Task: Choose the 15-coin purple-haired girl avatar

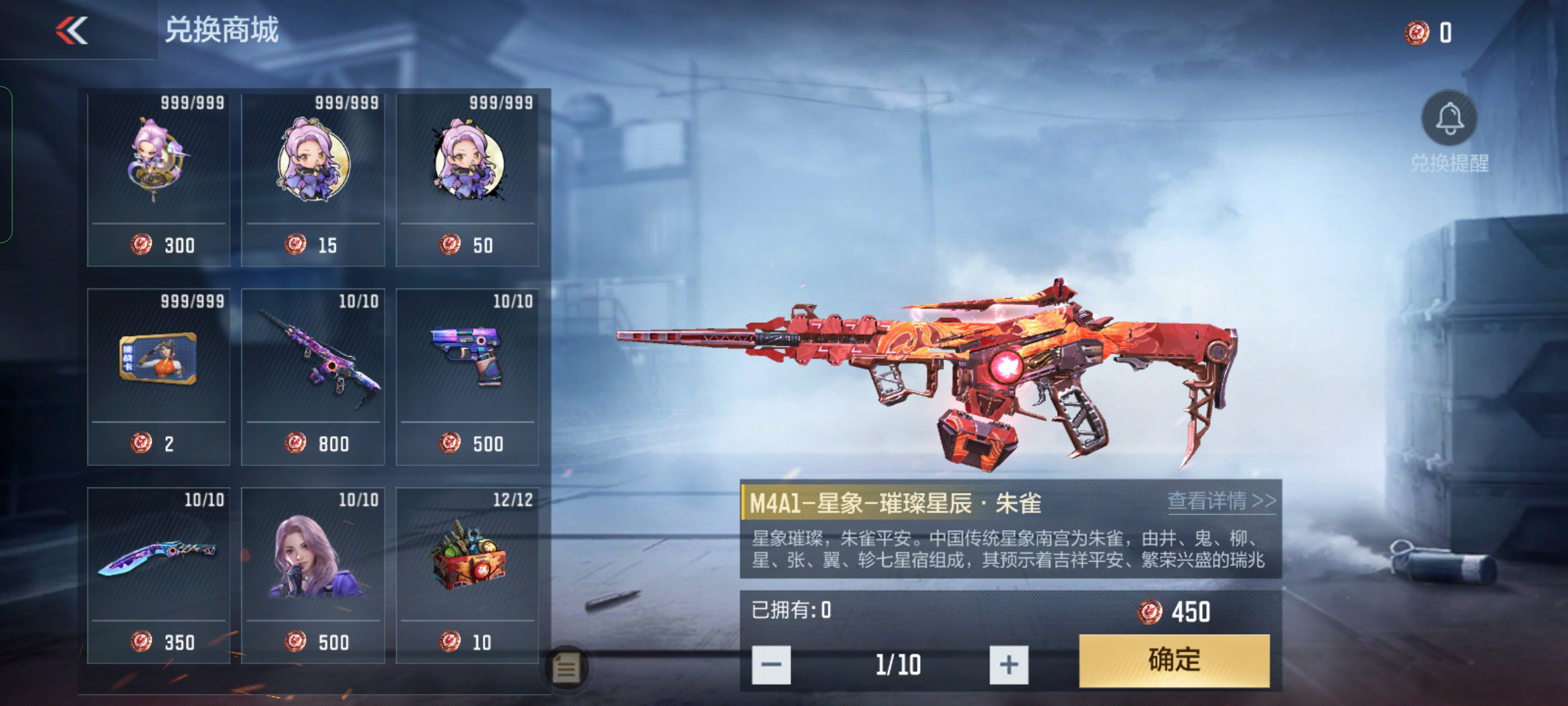Action: pyautogui.click(x=313, y=180)
